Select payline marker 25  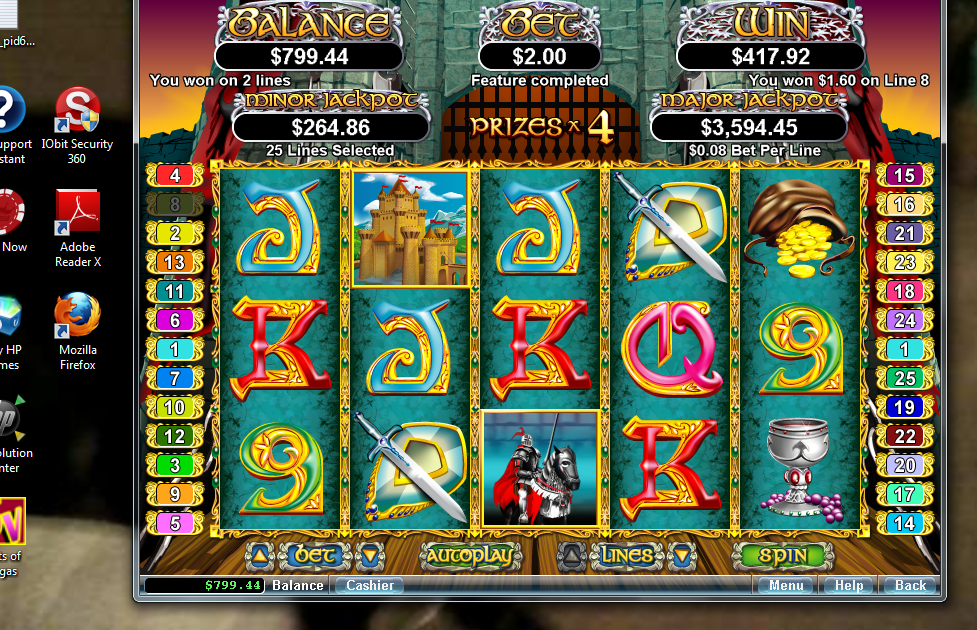coord(904,378)
